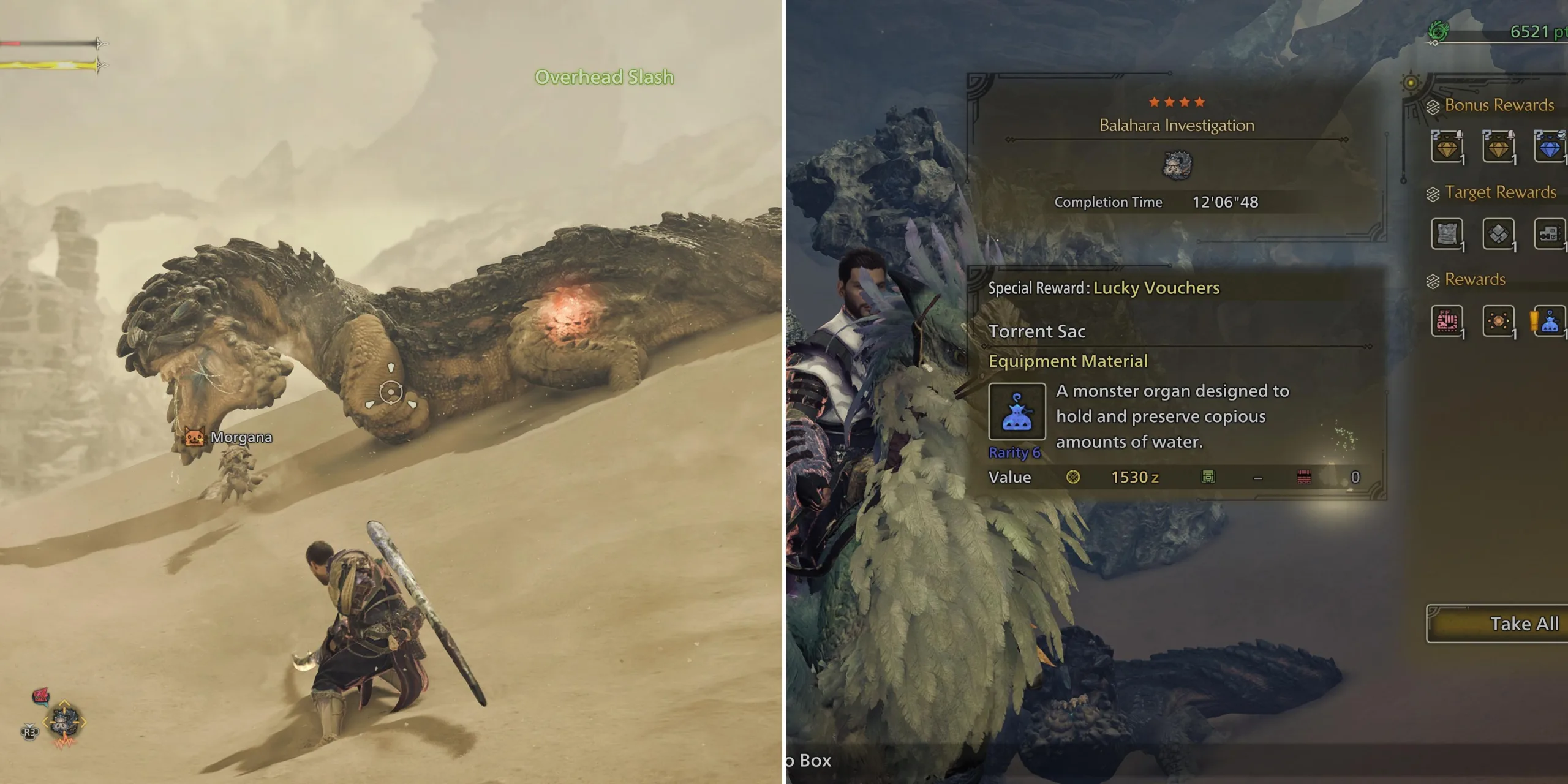Click the highlighted Torrent Sac reward icon
Screen dimensions: 1568x784
coord(1550,322)
